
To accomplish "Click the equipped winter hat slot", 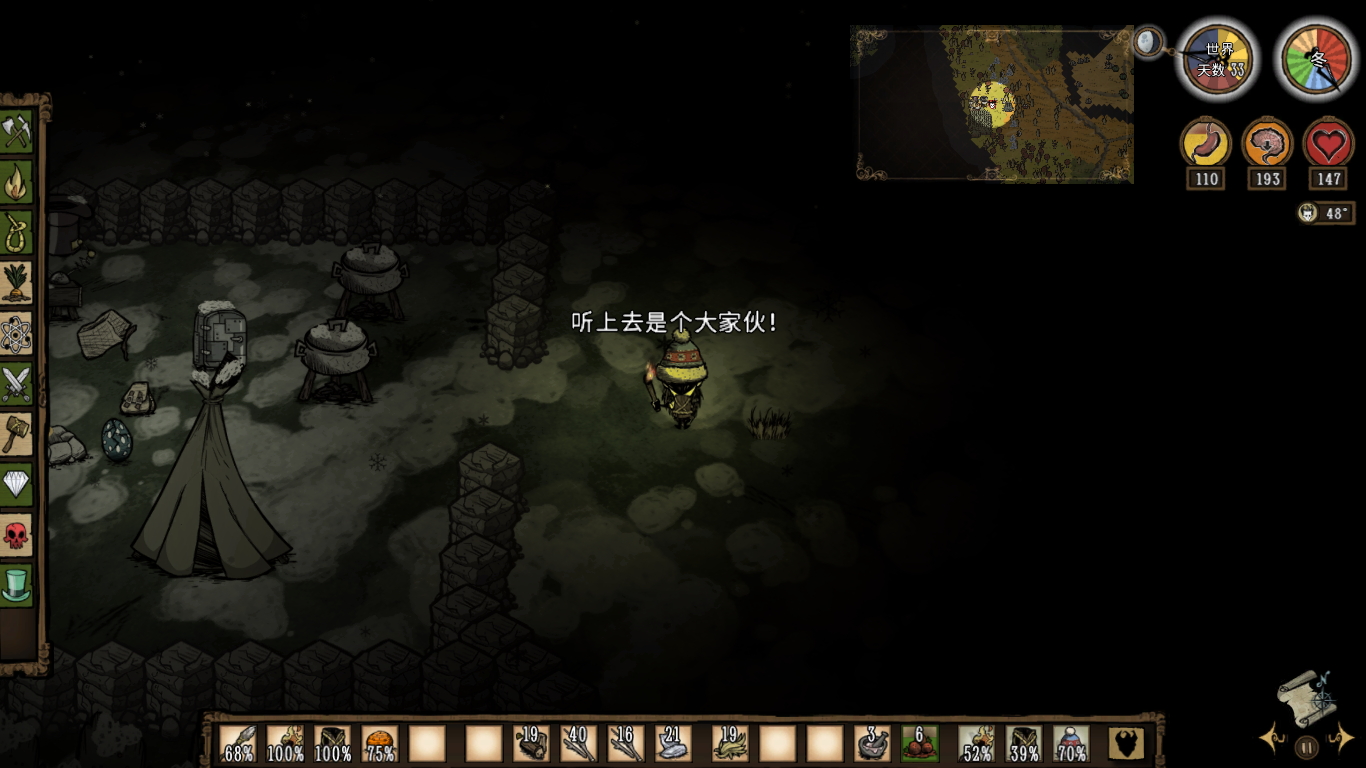I will (x=1071, y=744).
